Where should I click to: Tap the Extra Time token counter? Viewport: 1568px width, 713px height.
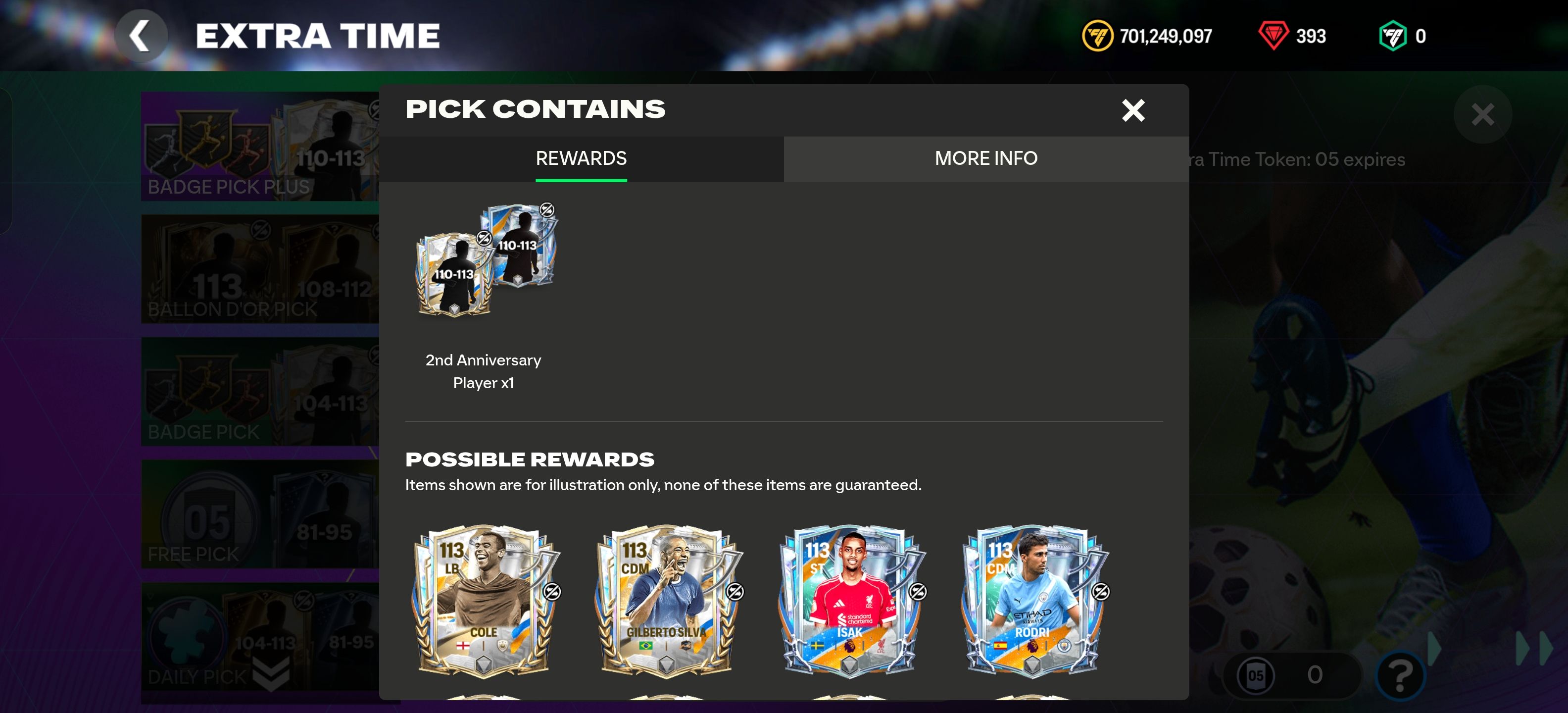pyautogui.click(x=1290, y=675)
